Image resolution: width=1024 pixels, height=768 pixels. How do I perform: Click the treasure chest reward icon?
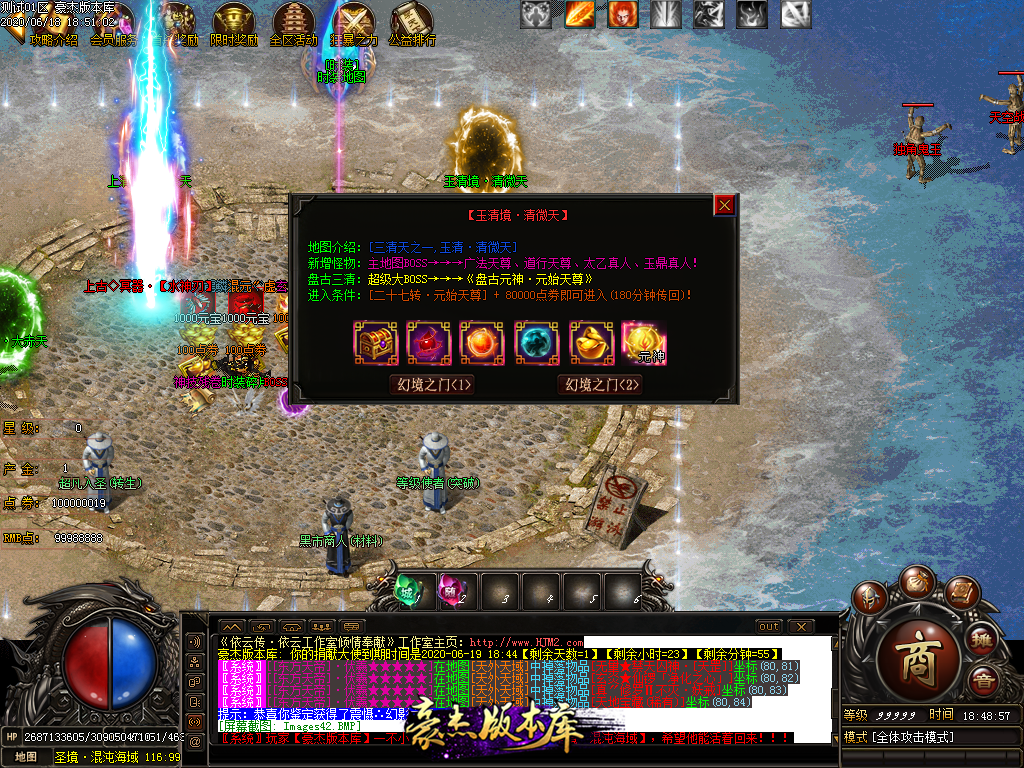[x=376, y=342]
